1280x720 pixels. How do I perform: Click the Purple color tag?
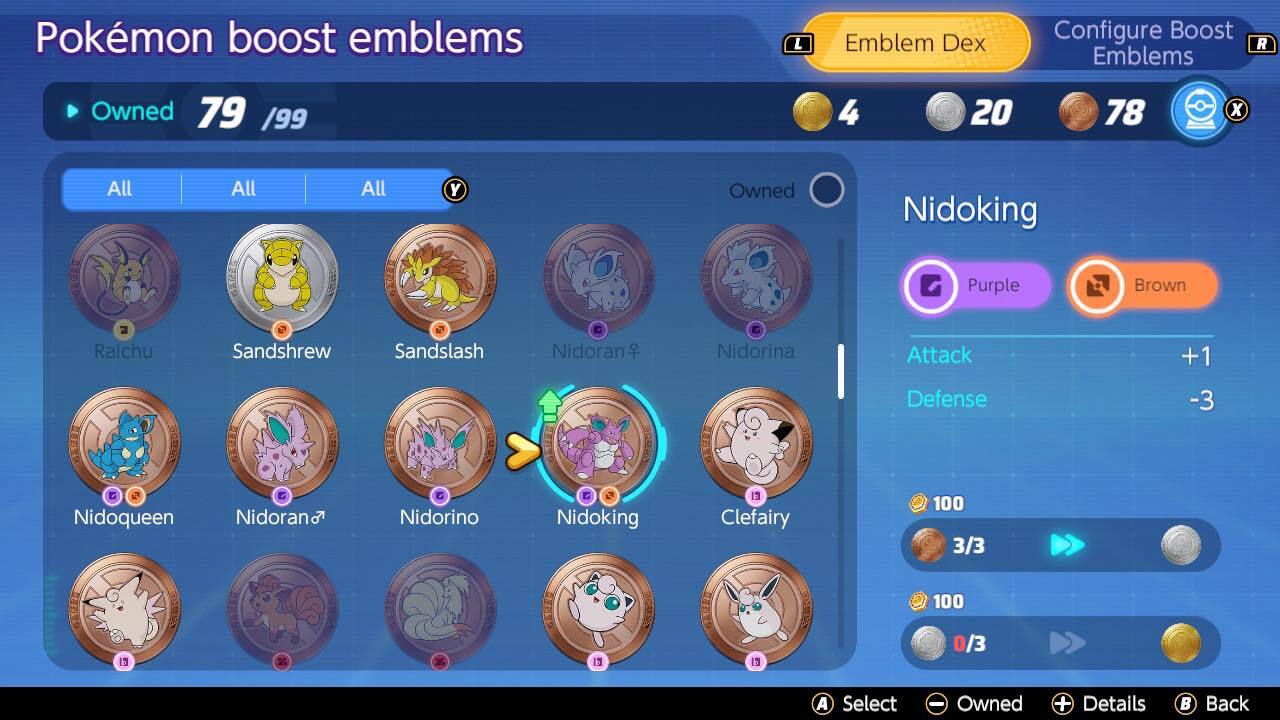coord(976,286)
